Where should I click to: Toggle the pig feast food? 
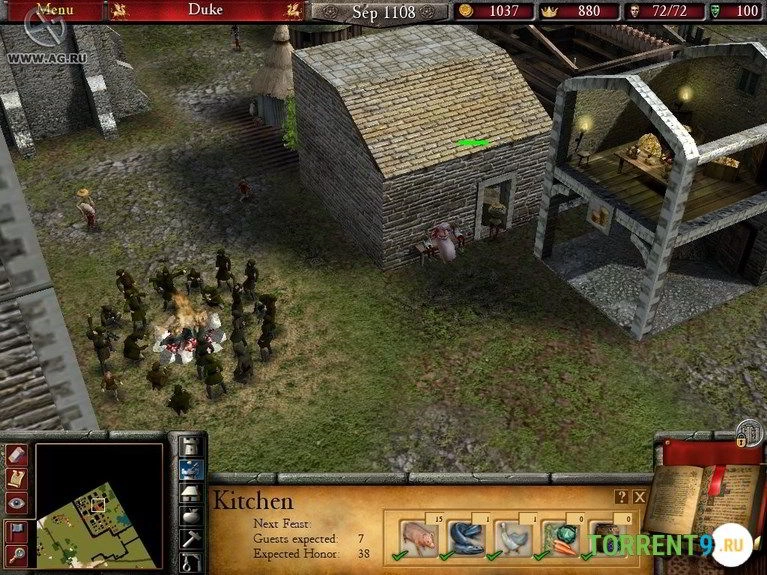coord(419,538)
